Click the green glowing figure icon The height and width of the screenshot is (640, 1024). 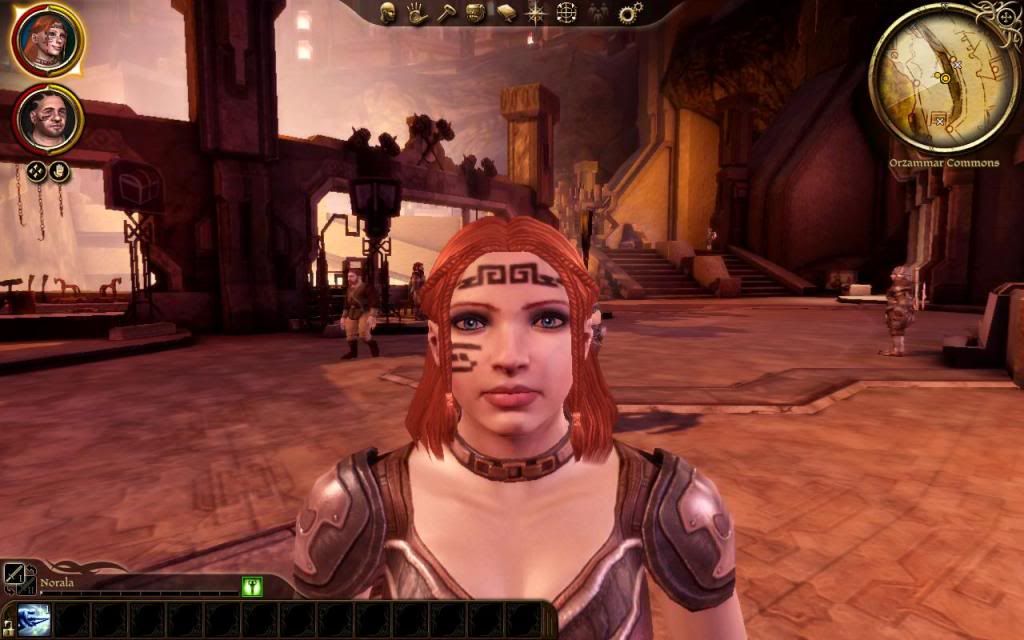pos(252,587)
